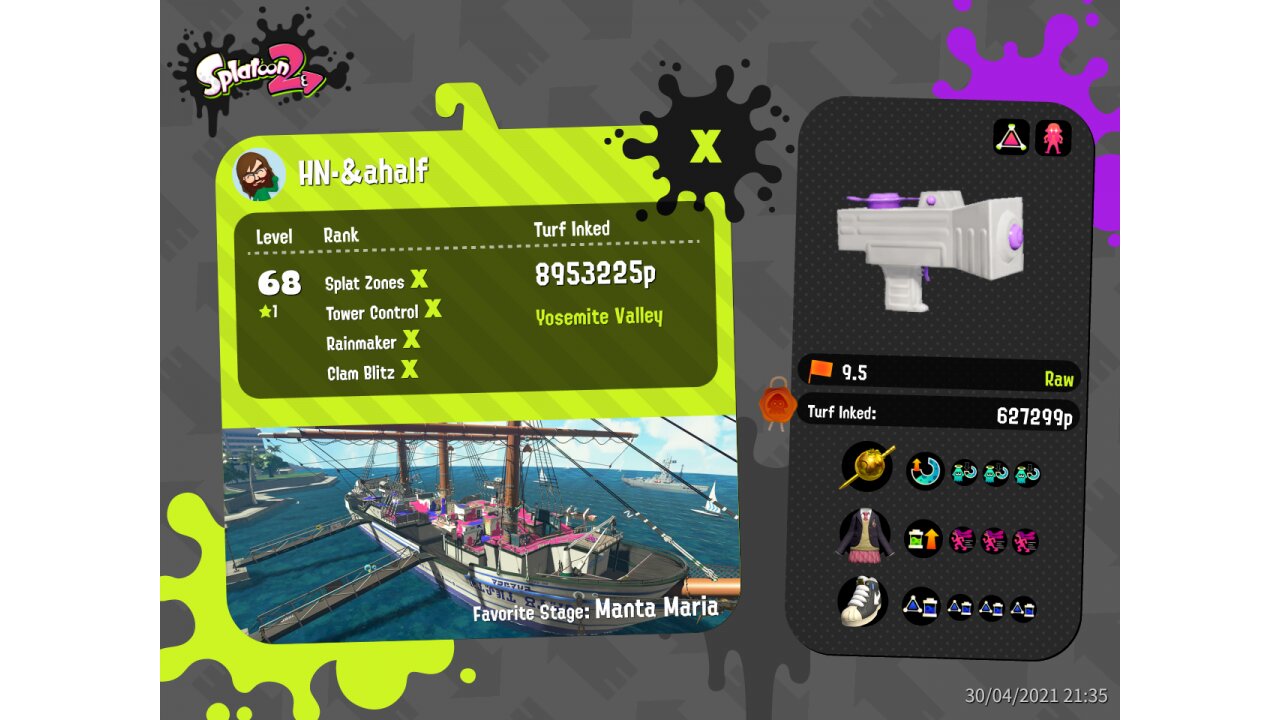The height and width of the screenshot is (720, 1280).
Task: Click the orange squid badge
Action: (x=777, y=404)
